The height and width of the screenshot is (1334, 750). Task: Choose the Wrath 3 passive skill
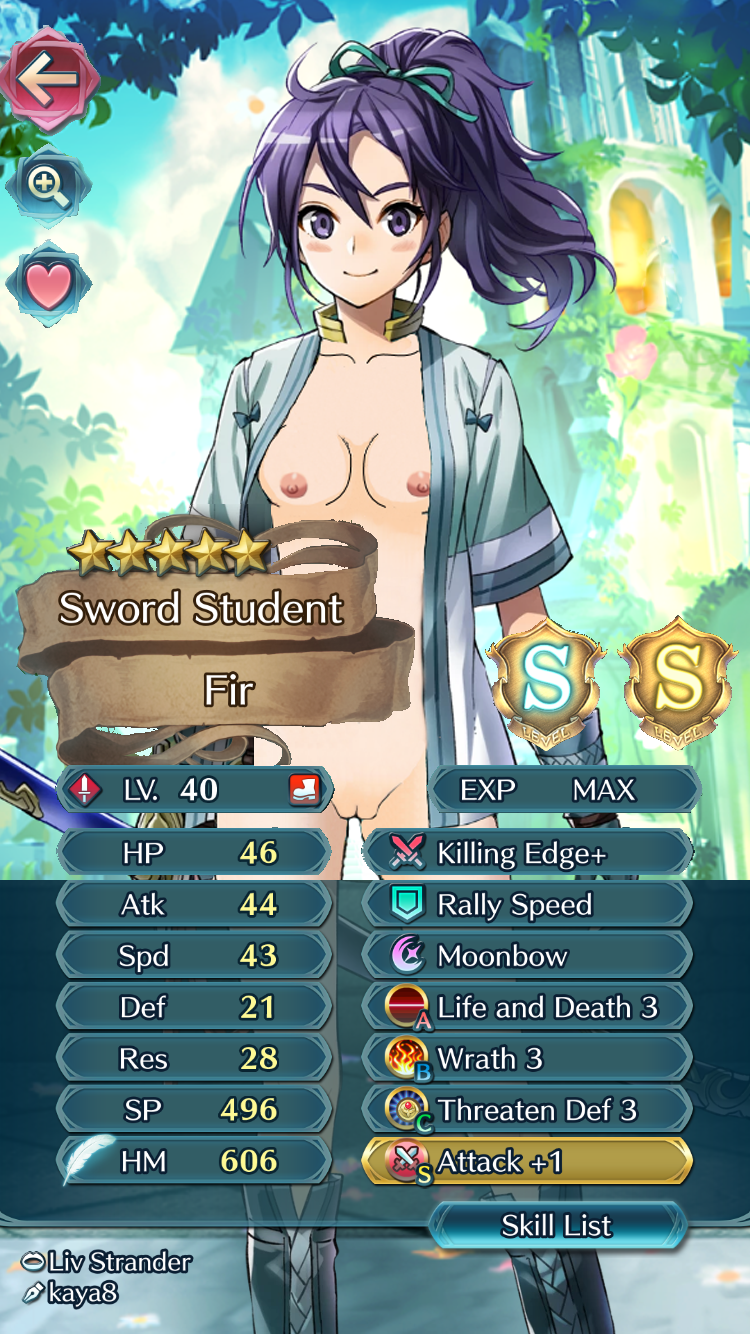pos(528,1059)
